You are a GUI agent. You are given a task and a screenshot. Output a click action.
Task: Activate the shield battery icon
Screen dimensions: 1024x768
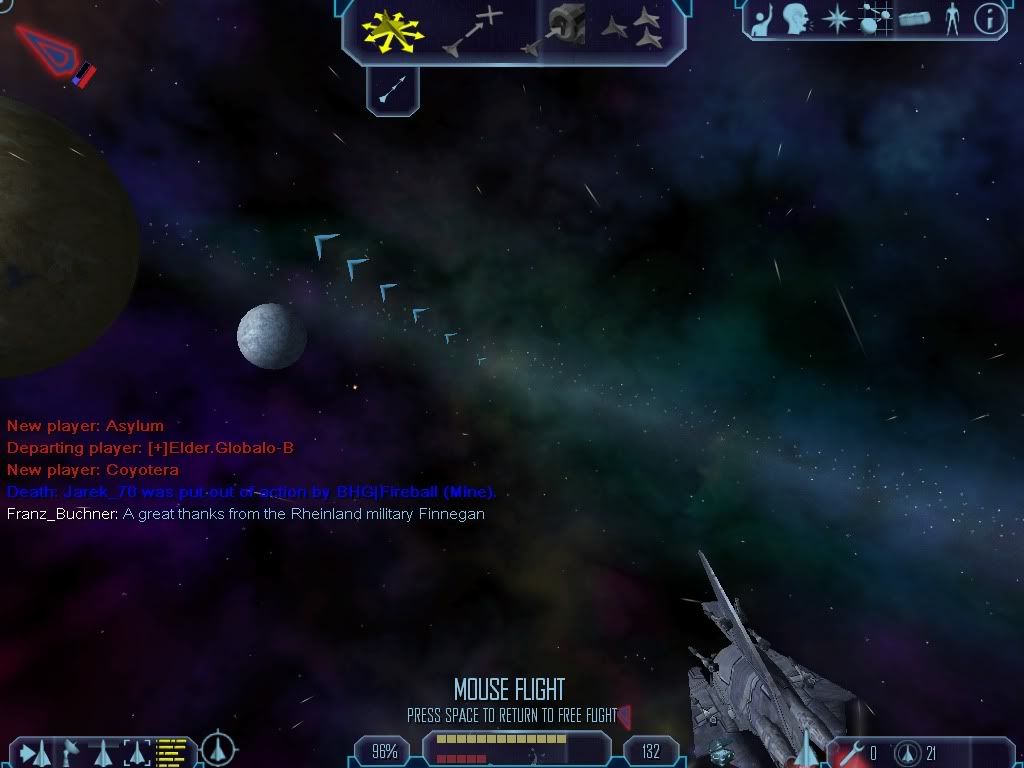[x=909, y=752]
